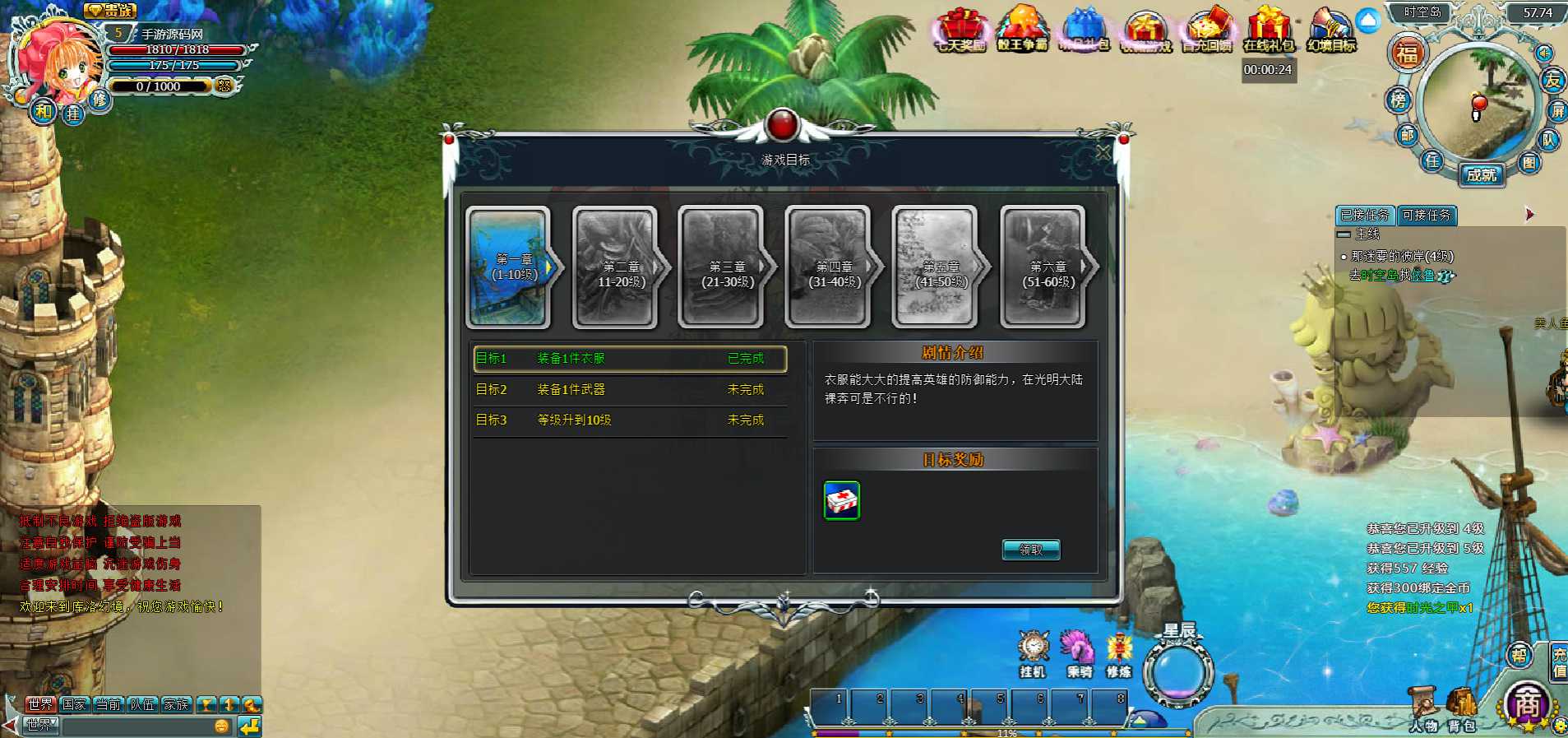The height and width of the screenshot is (738, 1568).
Task: Select goal row 等级升到10级
Action: (x=629, y=420)
